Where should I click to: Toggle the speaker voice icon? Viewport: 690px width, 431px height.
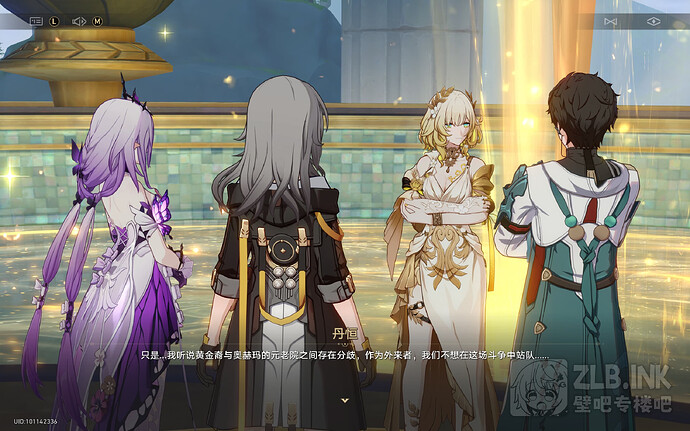click(79, 20)
